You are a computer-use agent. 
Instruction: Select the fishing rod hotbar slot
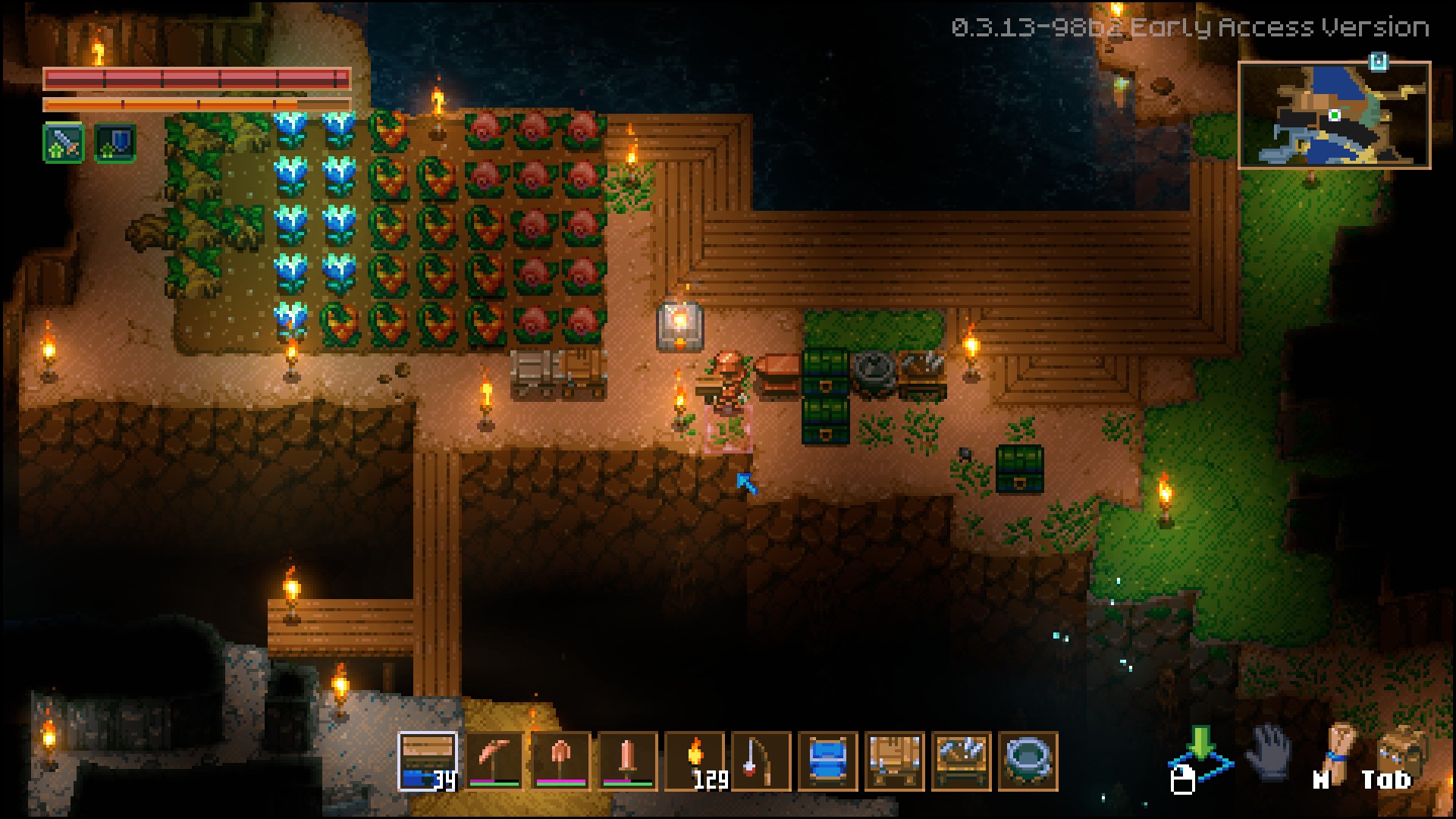(x=761, y=761)
